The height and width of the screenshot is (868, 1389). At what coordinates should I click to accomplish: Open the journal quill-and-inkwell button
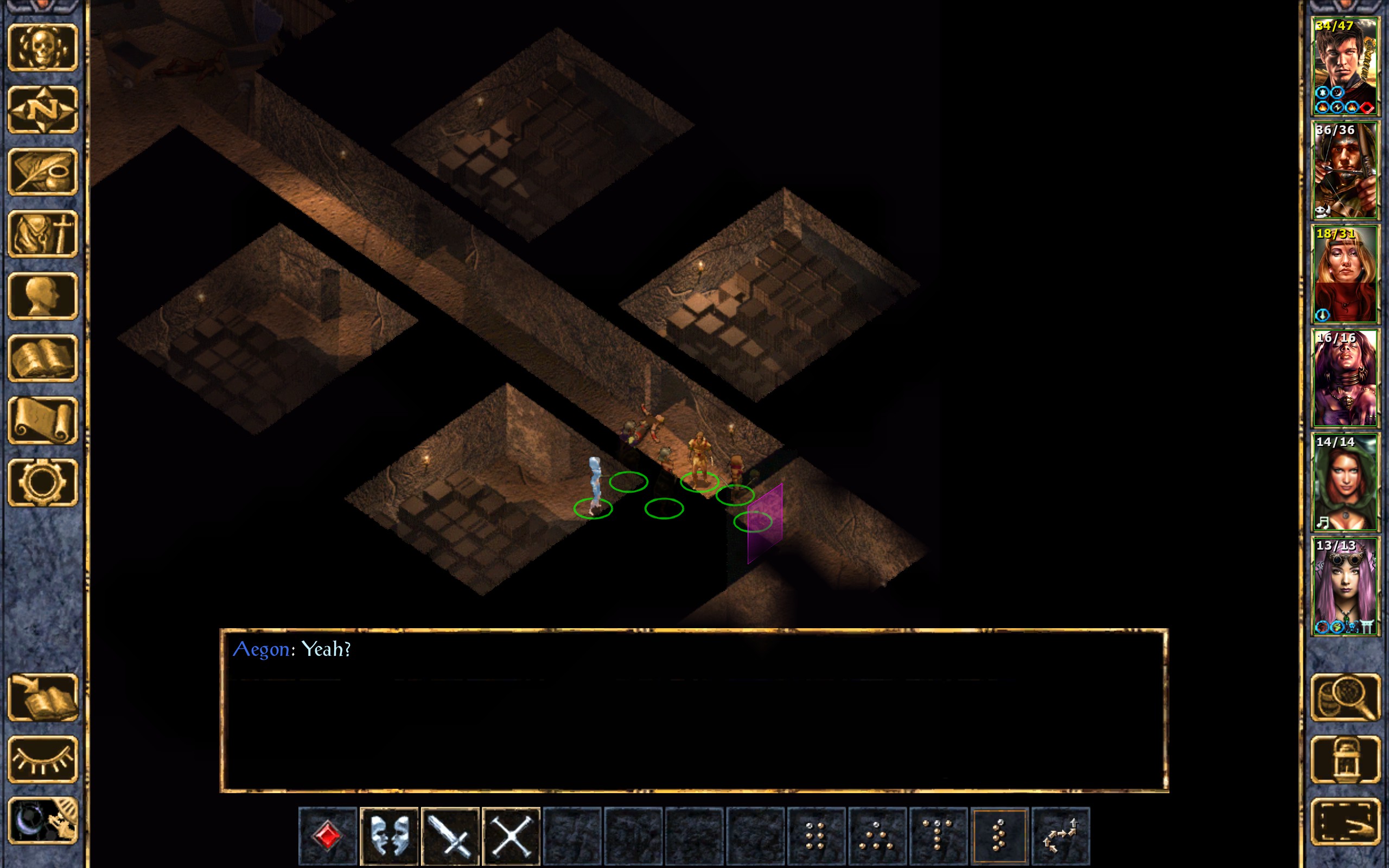tap(43, 171)
